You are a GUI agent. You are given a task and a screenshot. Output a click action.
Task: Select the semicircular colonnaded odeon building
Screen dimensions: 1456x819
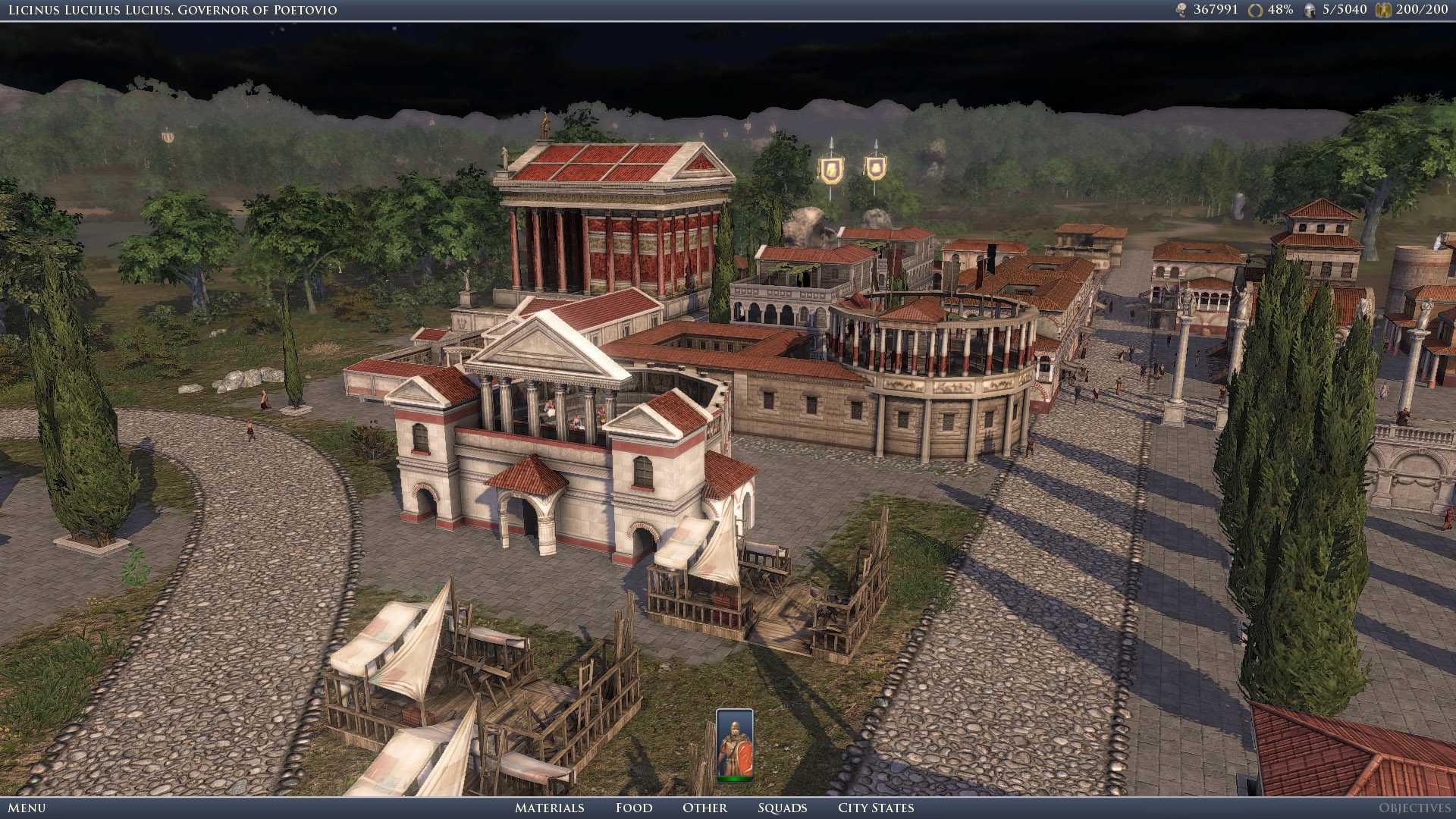pyautogui.click(x=948, y=356)
